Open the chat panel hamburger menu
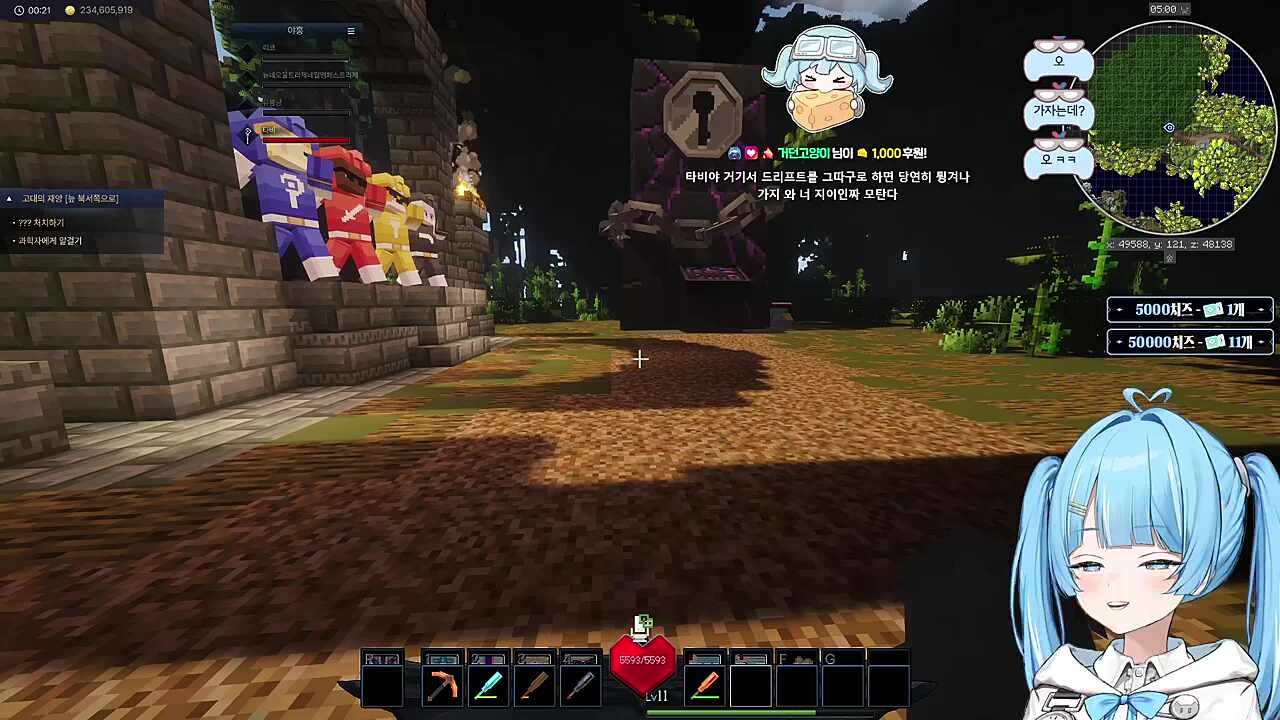This screenshot has width=1280, height=720. pos(351,30)
